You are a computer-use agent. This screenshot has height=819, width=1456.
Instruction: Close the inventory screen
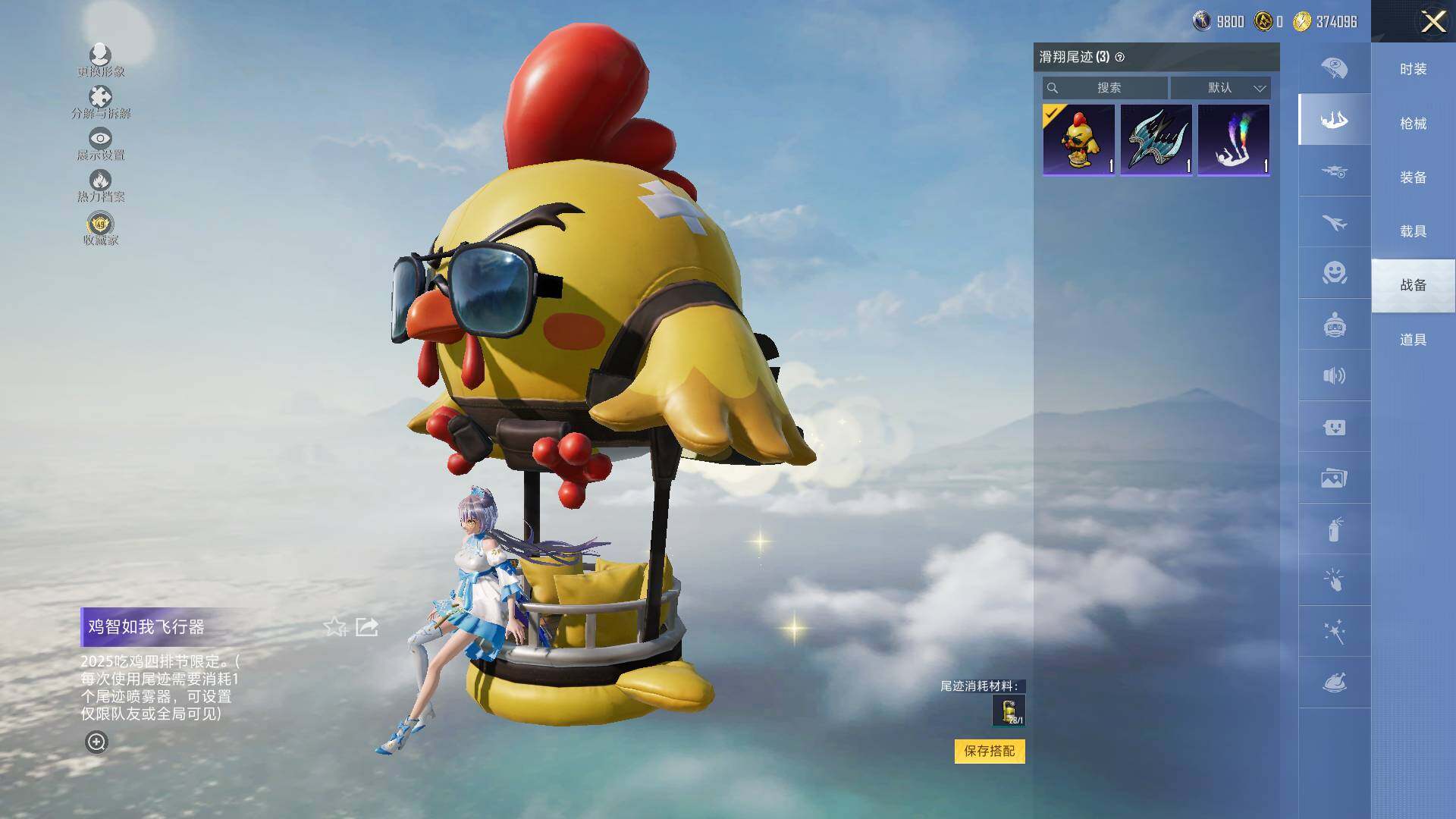[1432, 21]
